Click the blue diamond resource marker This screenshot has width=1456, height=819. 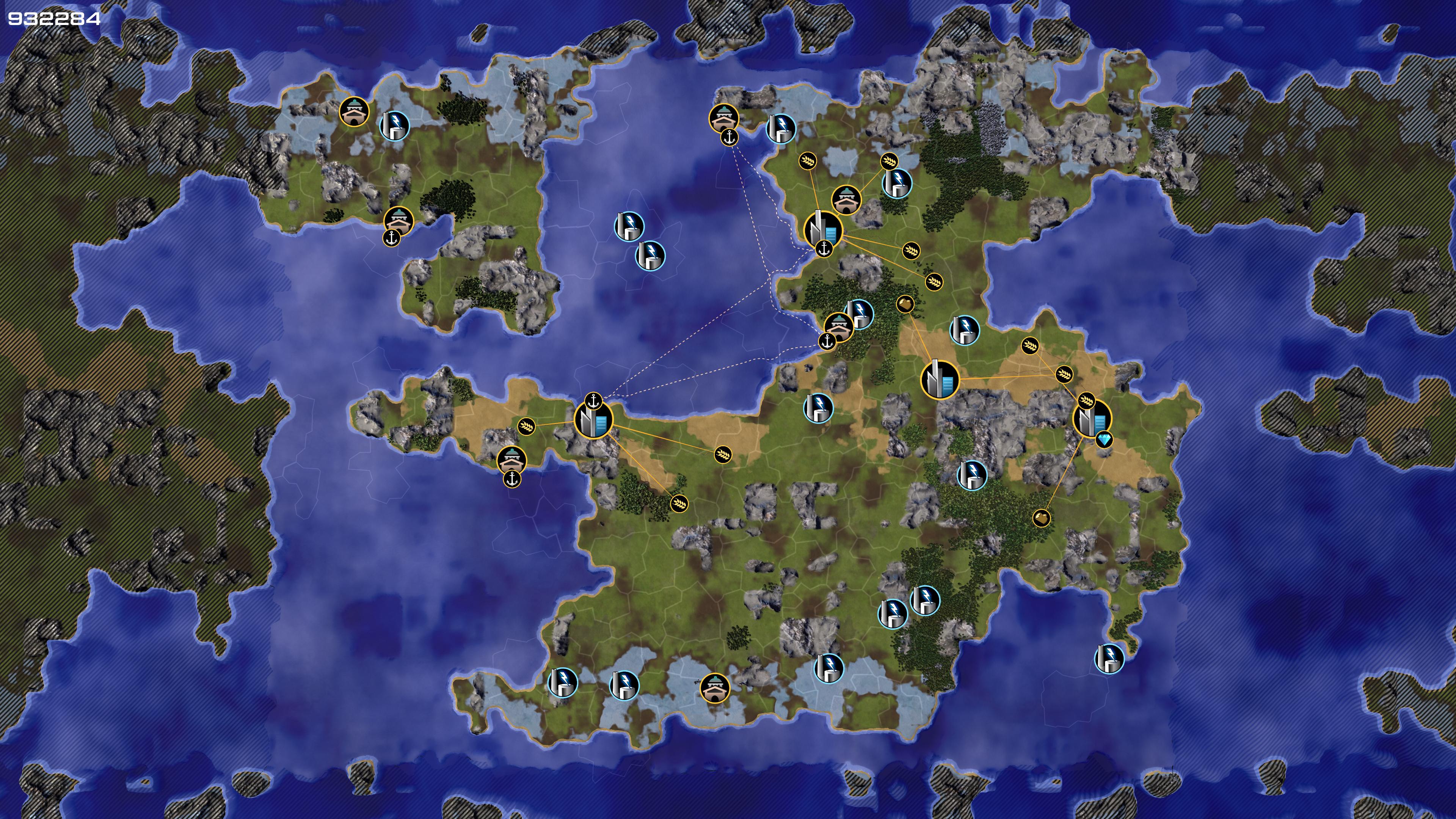click(x=1103, y=439)
